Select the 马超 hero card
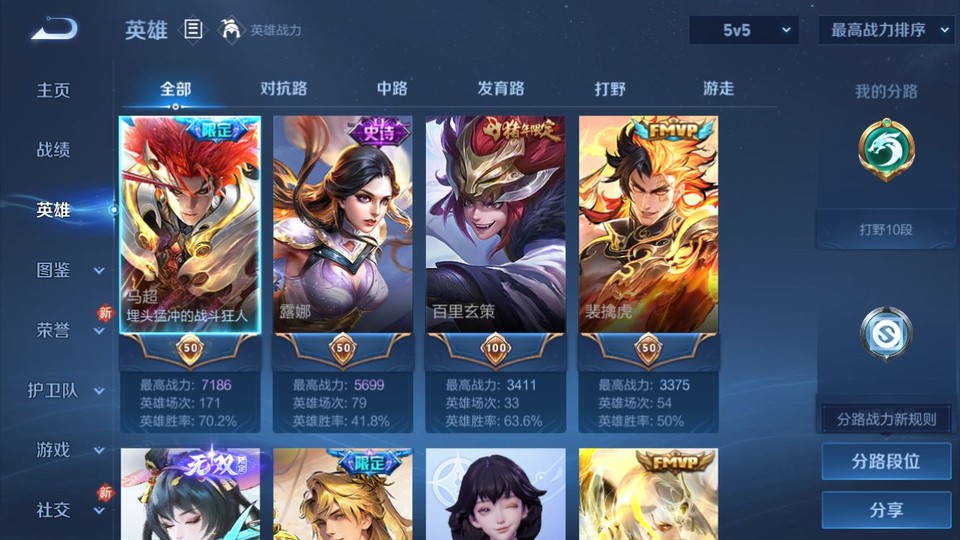Screen dimensions: 960x540 190,225
